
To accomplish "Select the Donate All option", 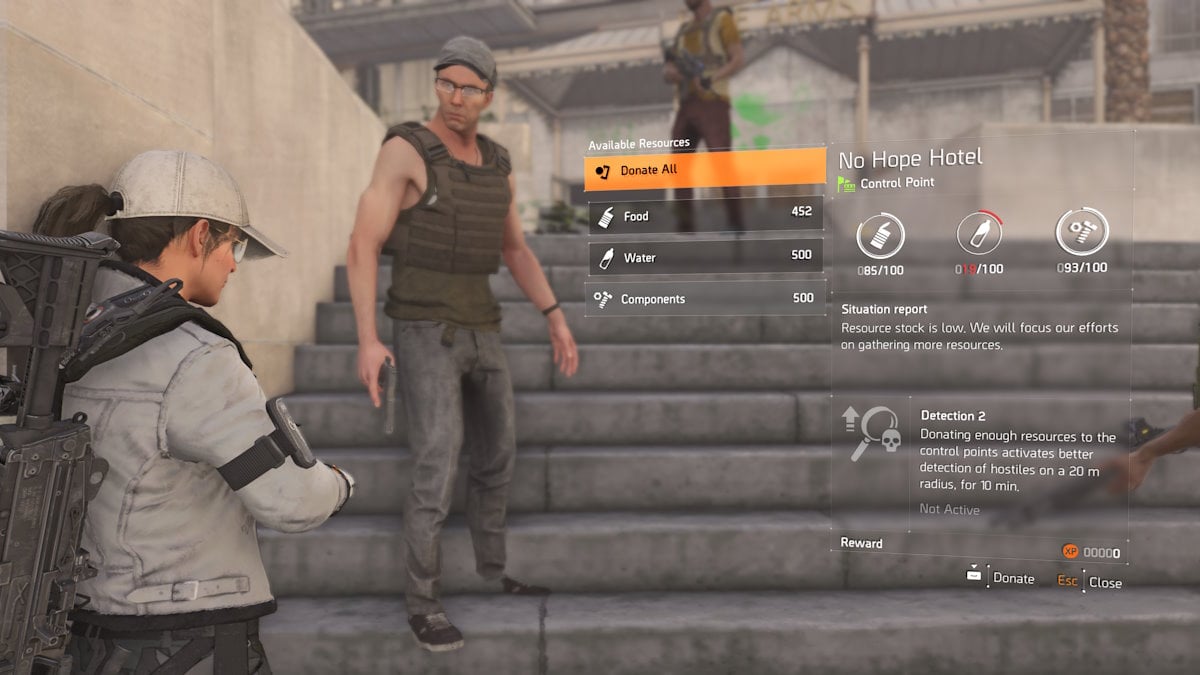I will pyautogui.click(x=704, y=170).
